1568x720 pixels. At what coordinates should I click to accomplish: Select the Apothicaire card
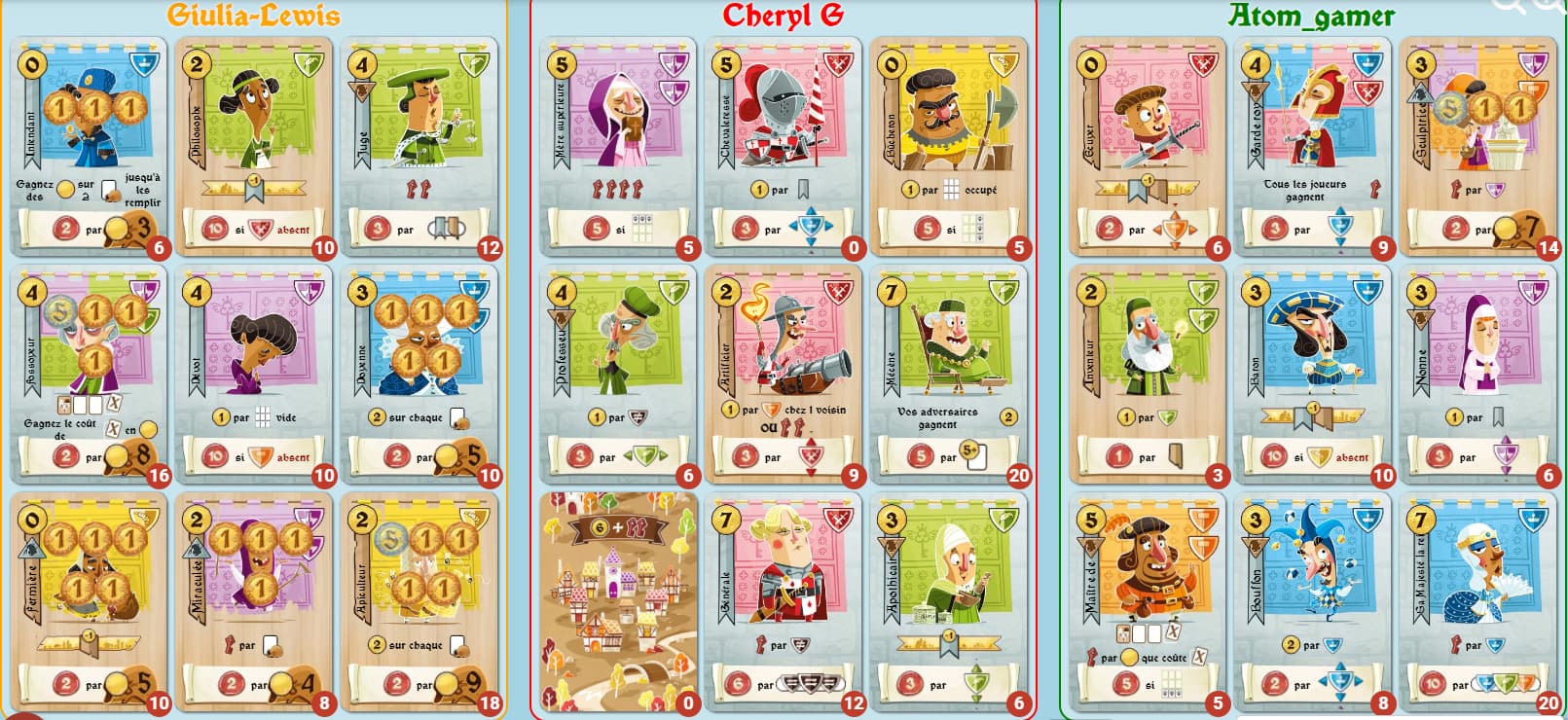click(950, 603)
